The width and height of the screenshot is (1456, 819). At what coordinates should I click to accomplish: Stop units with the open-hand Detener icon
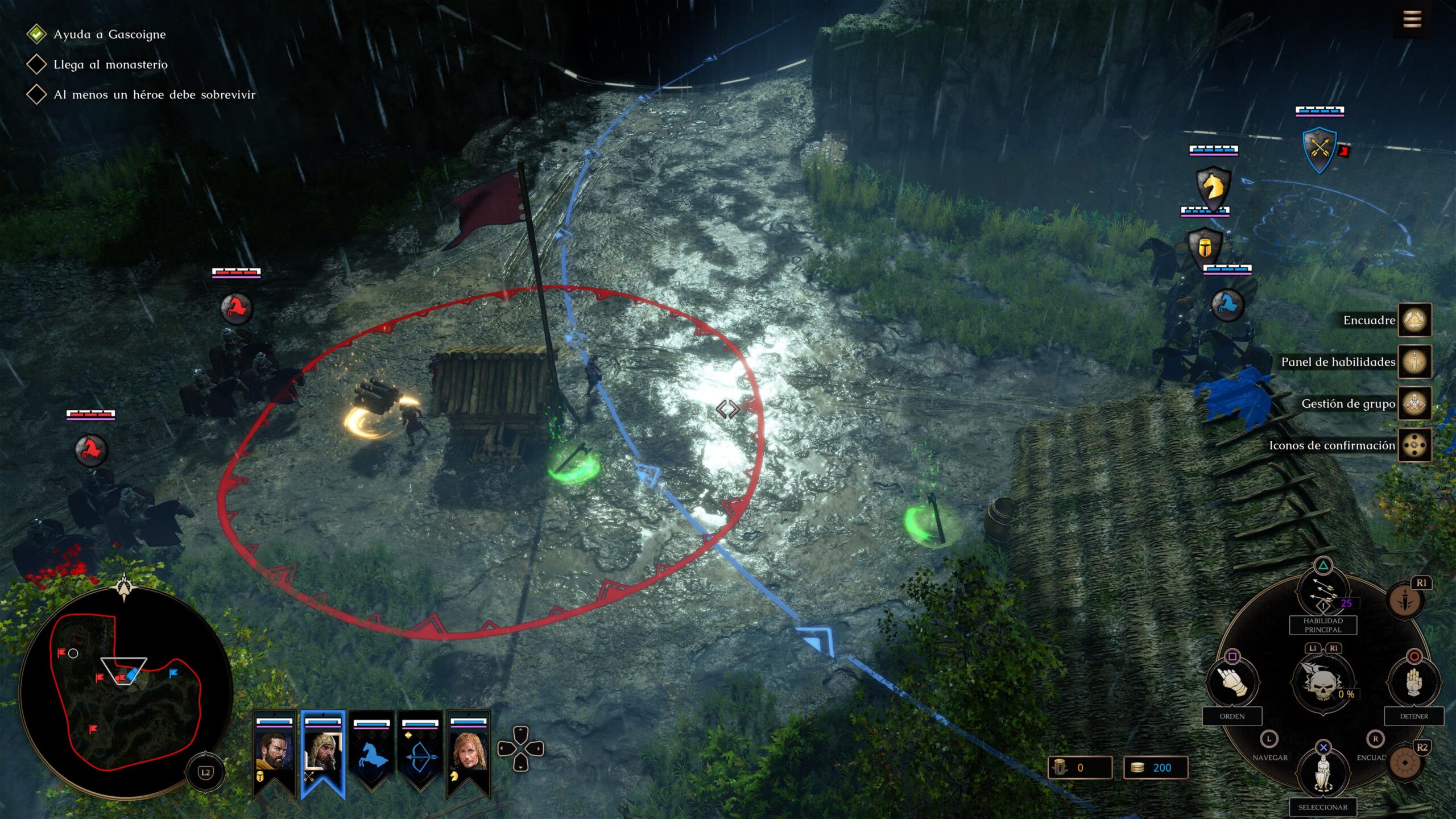tap(1414, 681)
